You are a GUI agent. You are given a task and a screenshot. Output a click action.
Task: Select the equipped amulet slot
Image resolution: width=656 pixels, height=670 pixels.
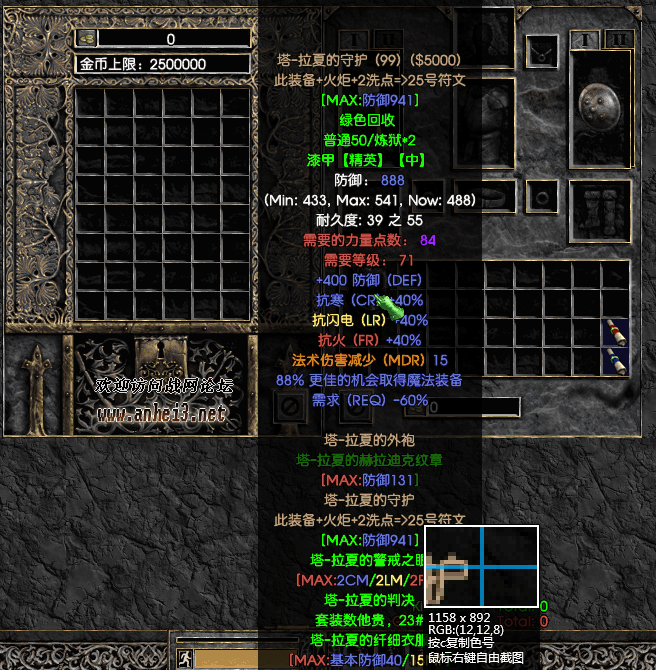pos(543,49)
